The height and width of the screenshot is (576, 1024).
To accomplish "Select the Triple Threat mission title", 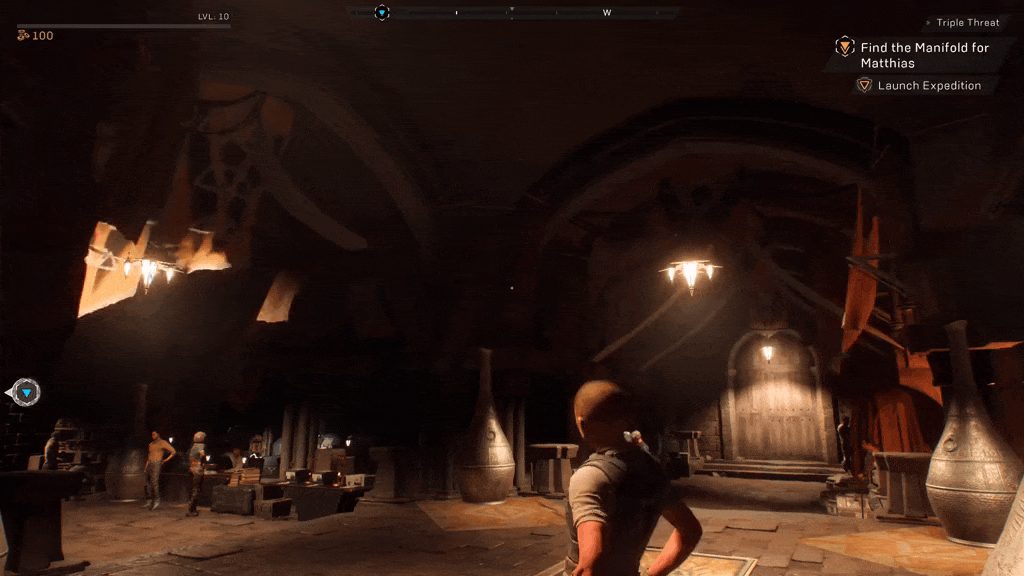I will (967, 23).
